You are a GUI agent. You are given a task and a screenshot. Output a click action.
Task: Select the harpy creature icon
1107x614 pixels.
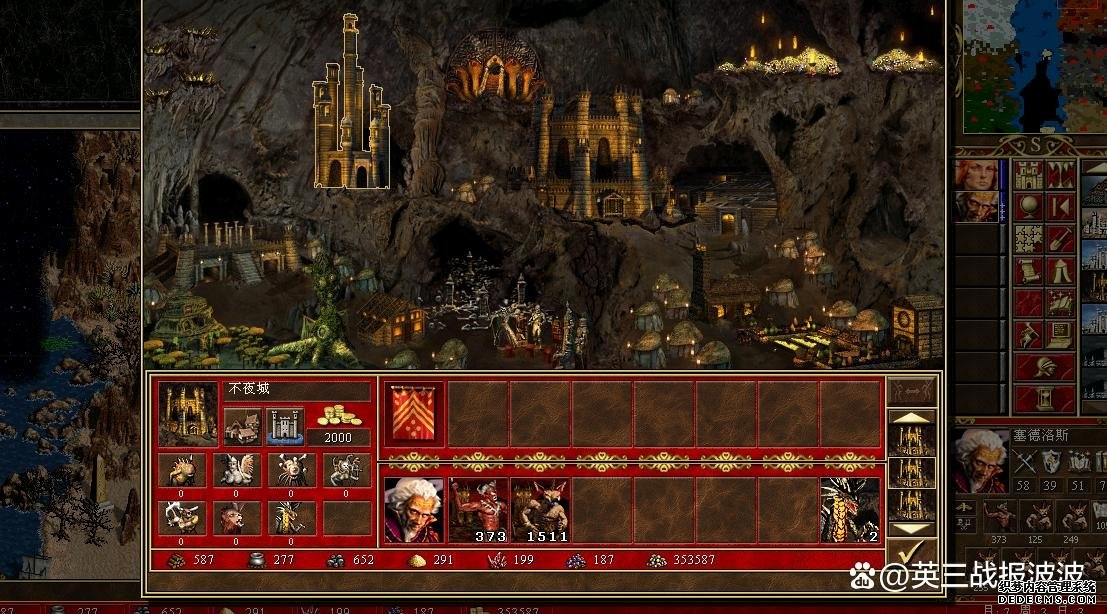(x=236, y=470)
